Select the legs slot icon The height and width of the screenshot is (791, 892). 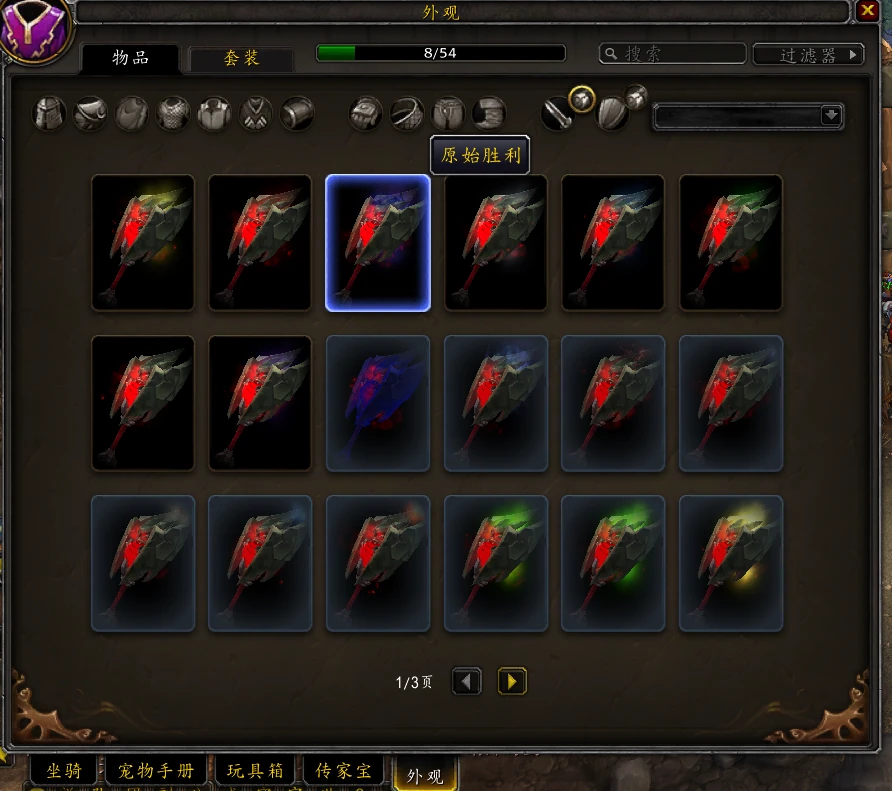coord(448,113)
